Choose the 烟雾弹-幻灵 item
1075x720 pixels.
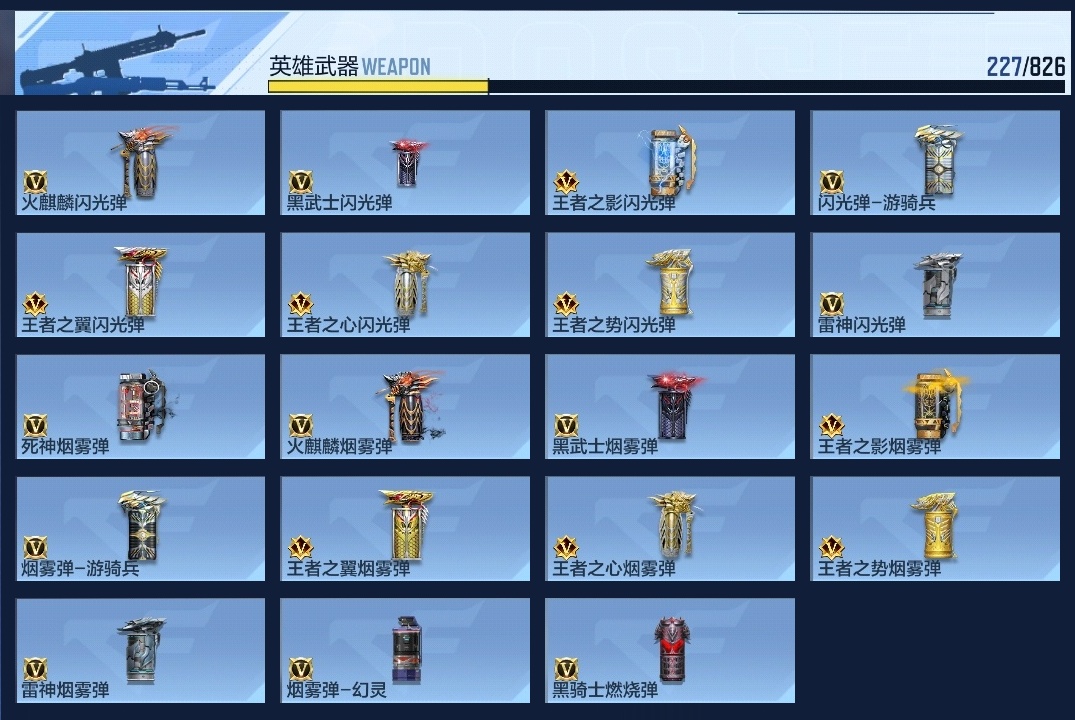click(405, 651)
